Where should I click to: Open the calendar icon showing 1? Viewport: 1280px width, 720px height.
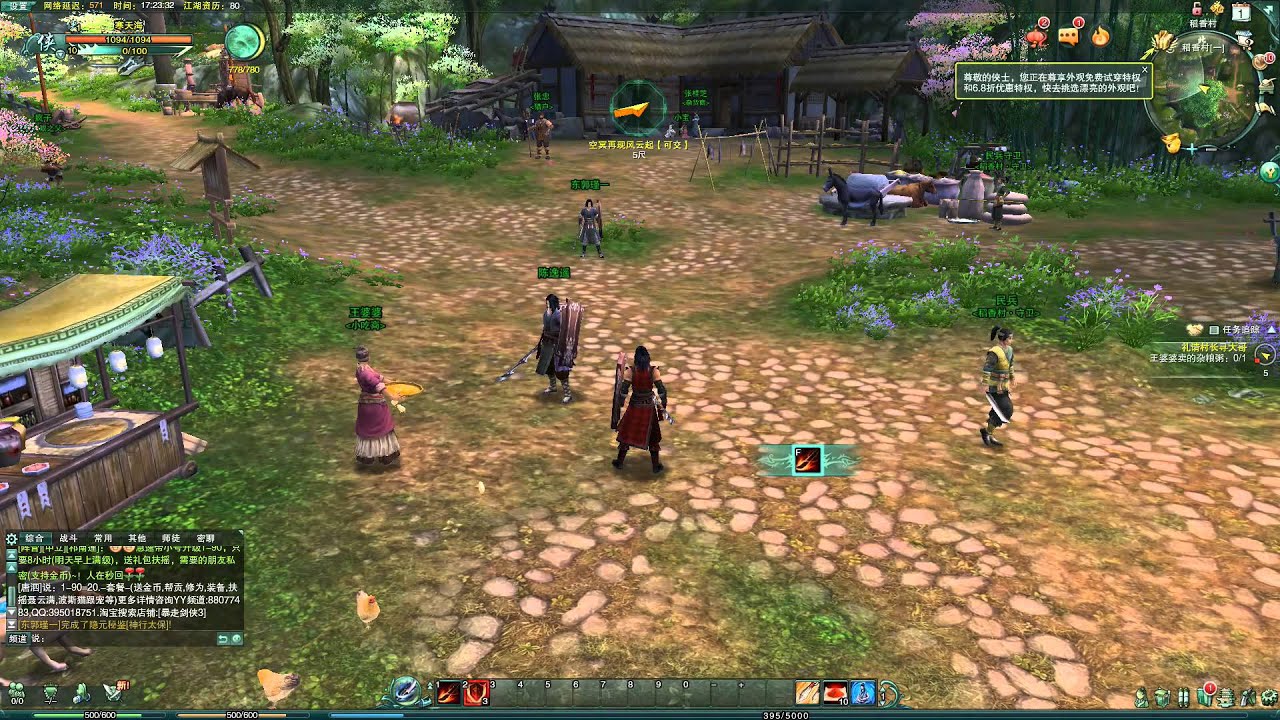(1241, 14)
